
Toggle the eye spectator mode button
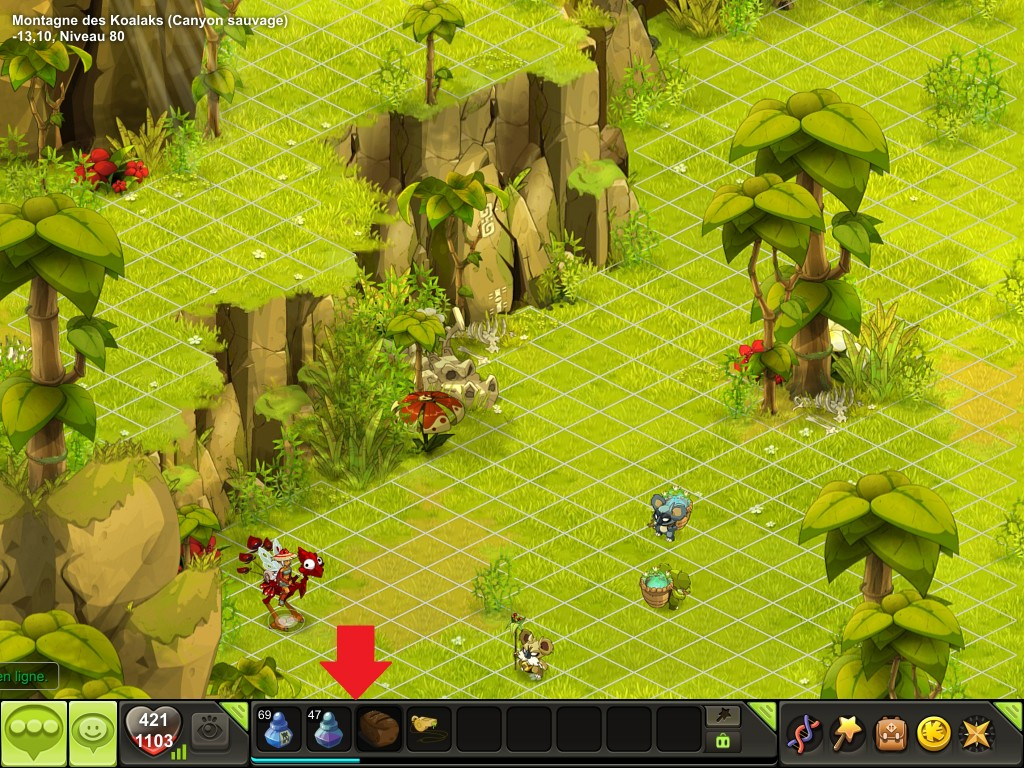pyautogui.click(x=210, y=729)
